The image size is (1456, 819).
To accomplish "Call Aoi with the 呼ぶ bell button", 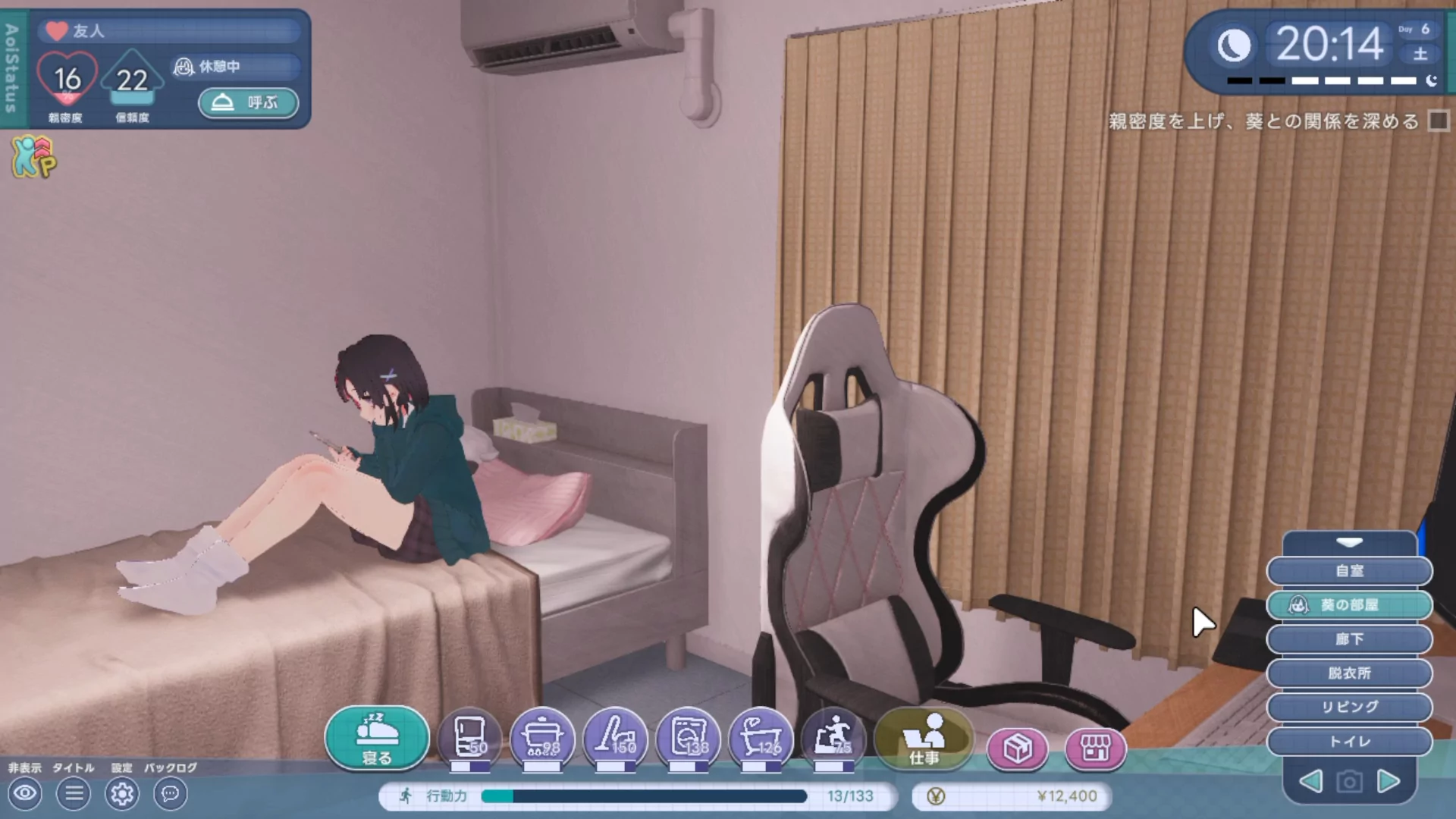I will tap(248, 102).
